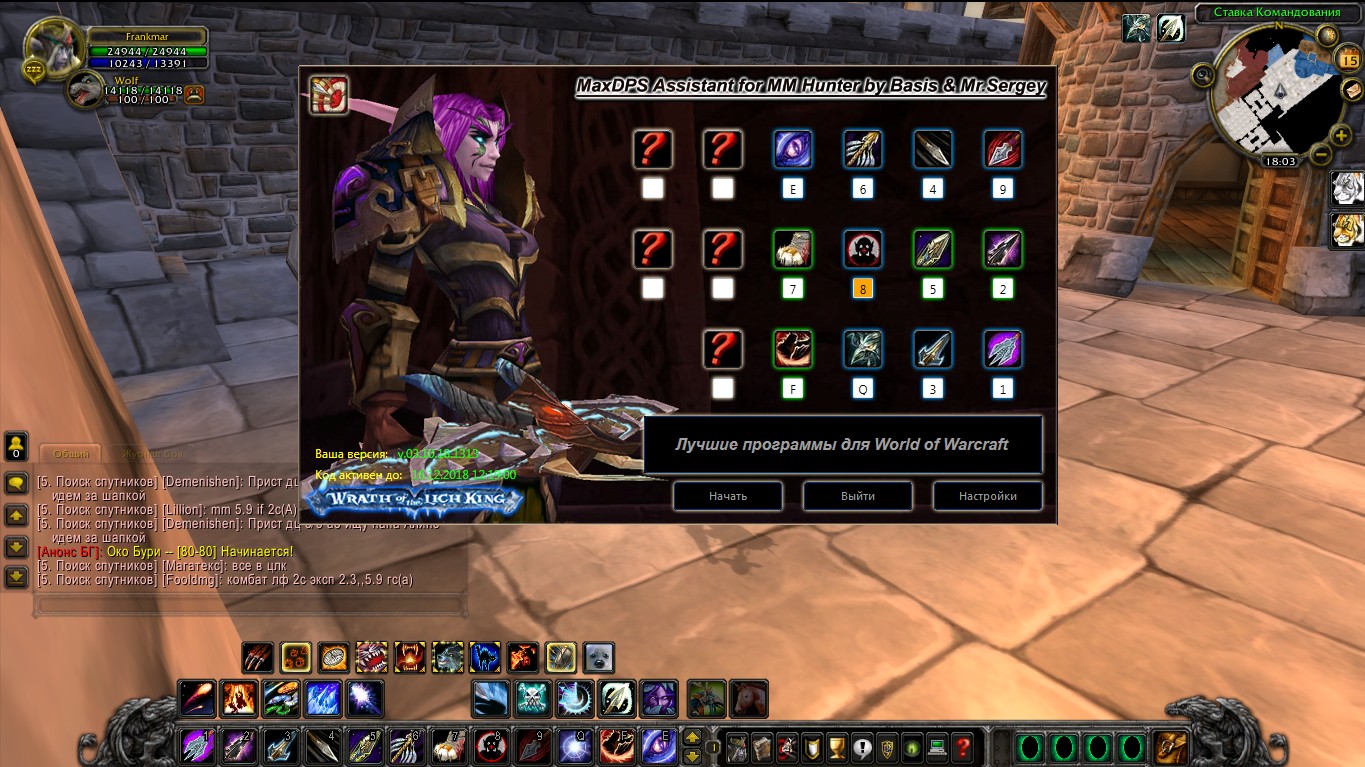Click the keybind box labeled E
Viewport: 1365px width, 767px height.
pos(793,189)
